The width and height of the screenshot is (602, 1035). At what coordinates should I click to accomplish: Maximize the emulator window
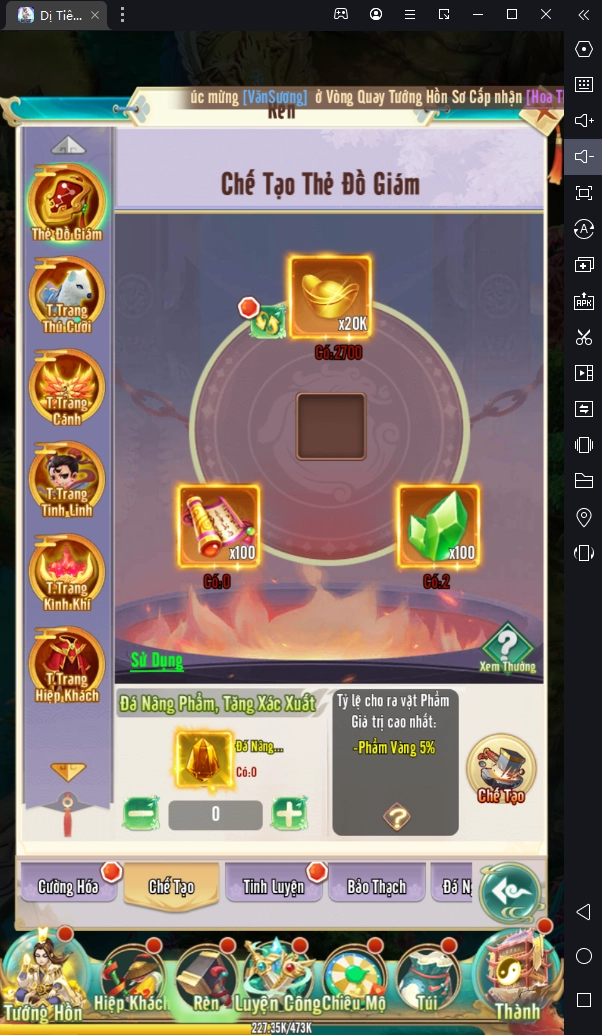(511, 14)
